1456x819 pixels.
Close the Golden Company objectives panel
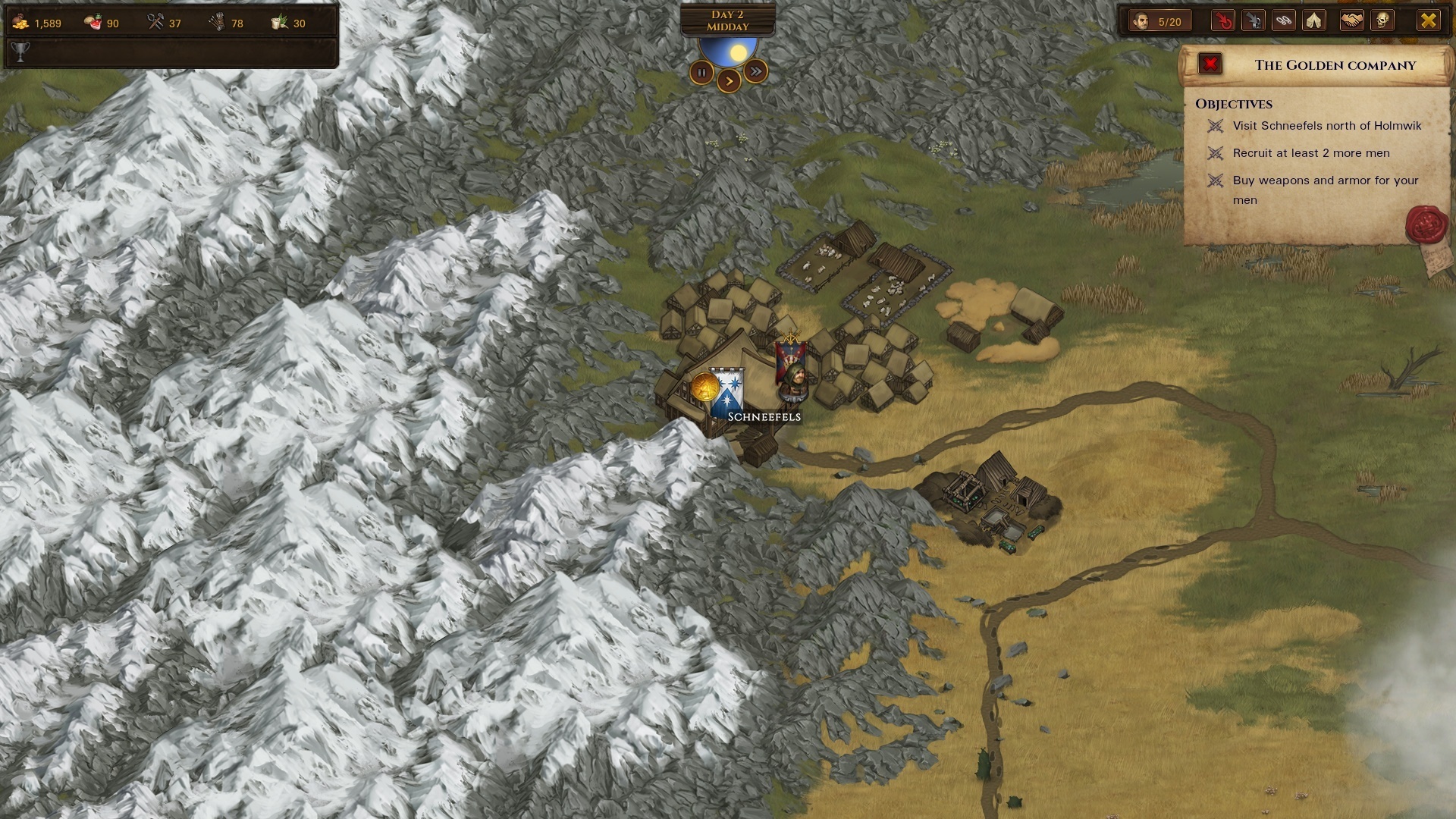1210,64
